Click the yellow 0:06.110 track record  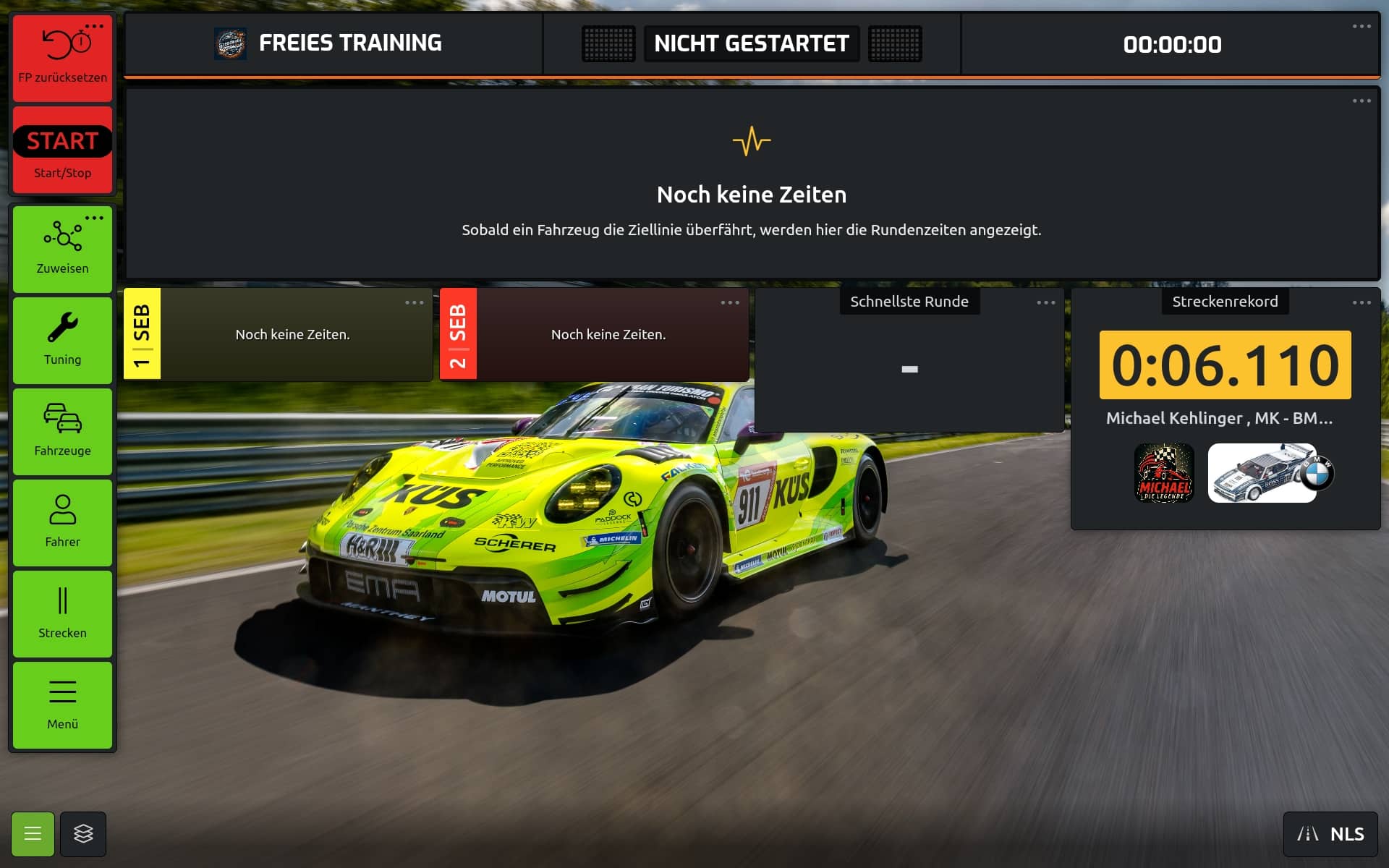point(1225,365)
